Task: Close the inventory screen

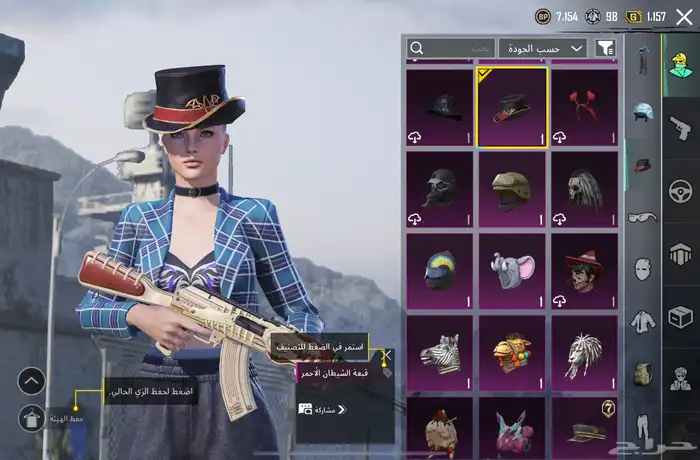Action: 684,16
